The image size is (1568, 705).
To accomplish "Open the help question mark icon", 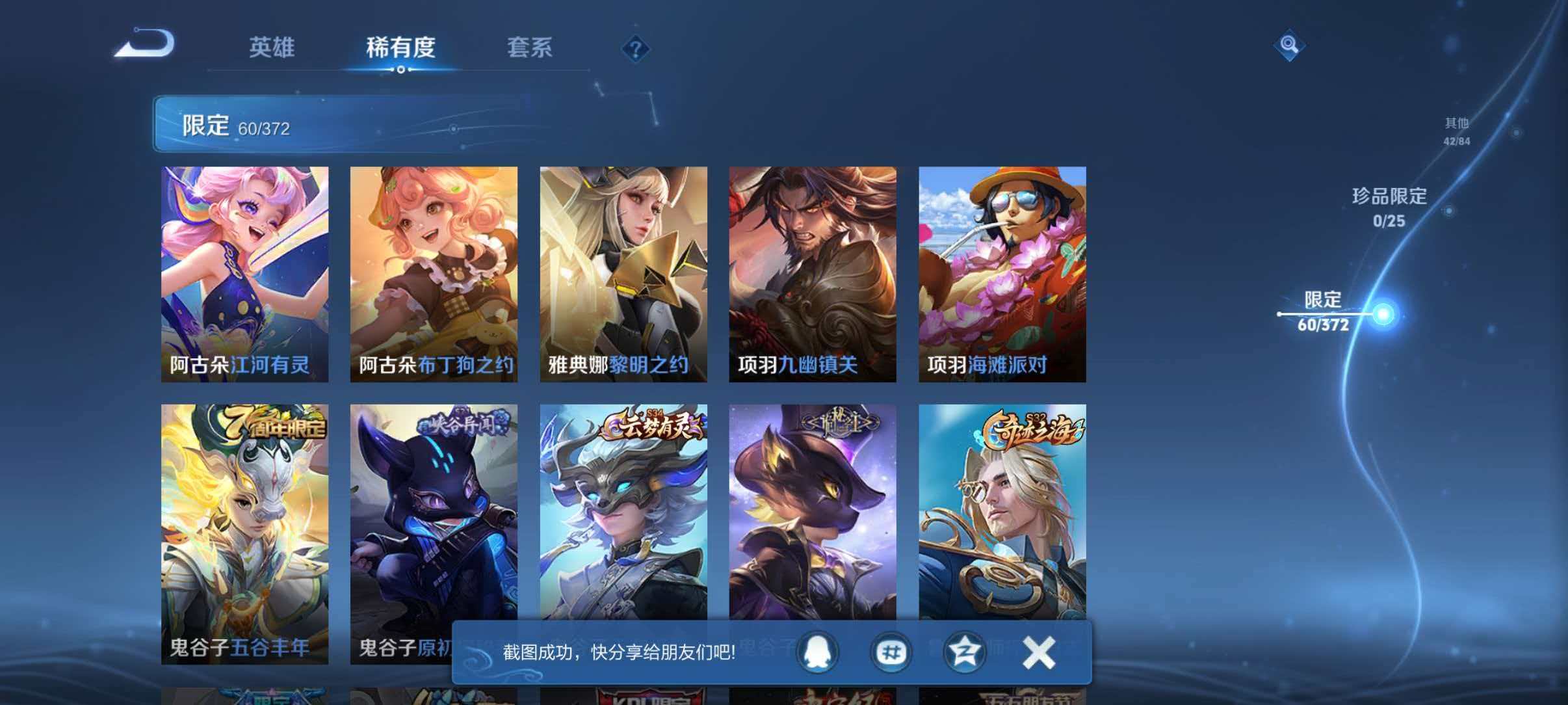I will point(637,49).
